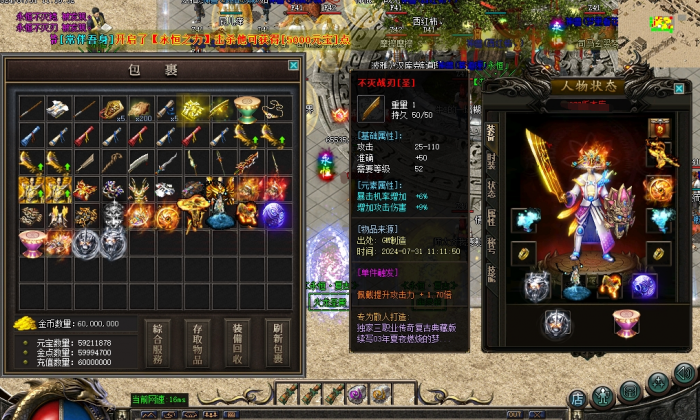Open the 店 shop round button
This screenshot has width=700, height=420.
577,399
